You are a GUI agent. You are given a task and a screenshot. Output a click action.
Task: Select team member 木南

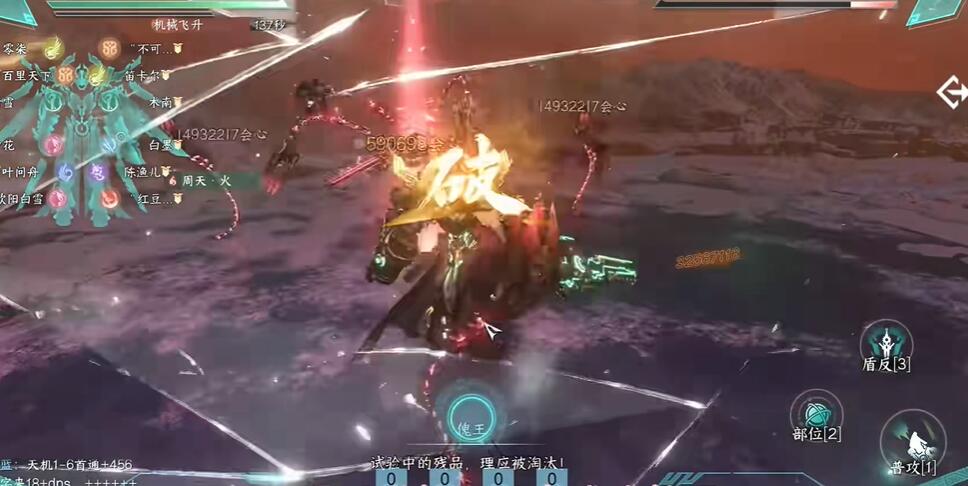(x=160, y=101)
